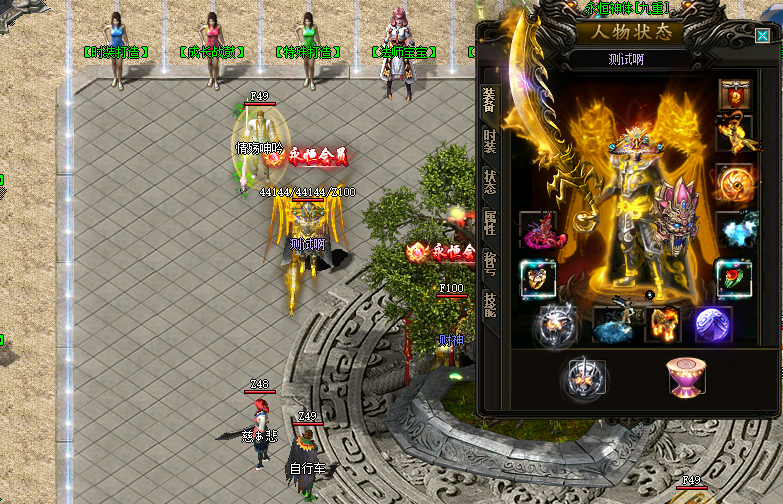Select the pink goblet item slot
783x504 pixels.
tap(685, 377)
